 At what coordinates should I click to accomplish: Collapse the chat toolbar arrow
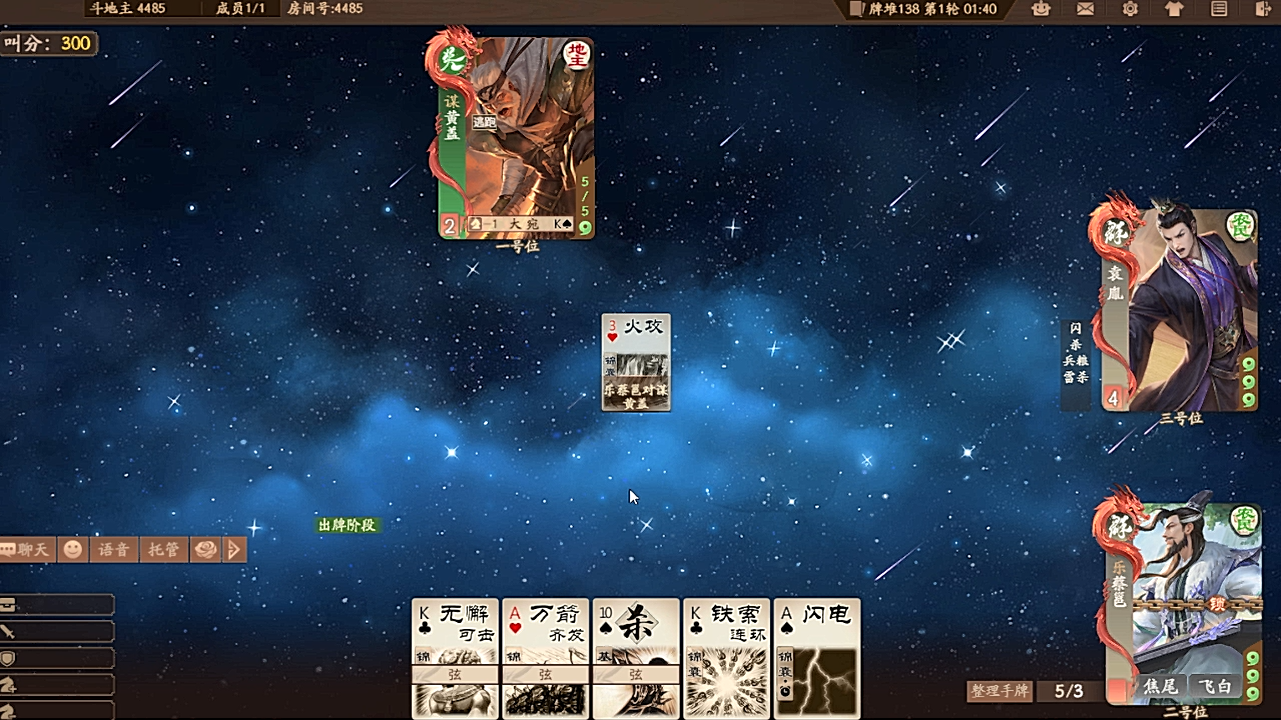click(235, 549)
